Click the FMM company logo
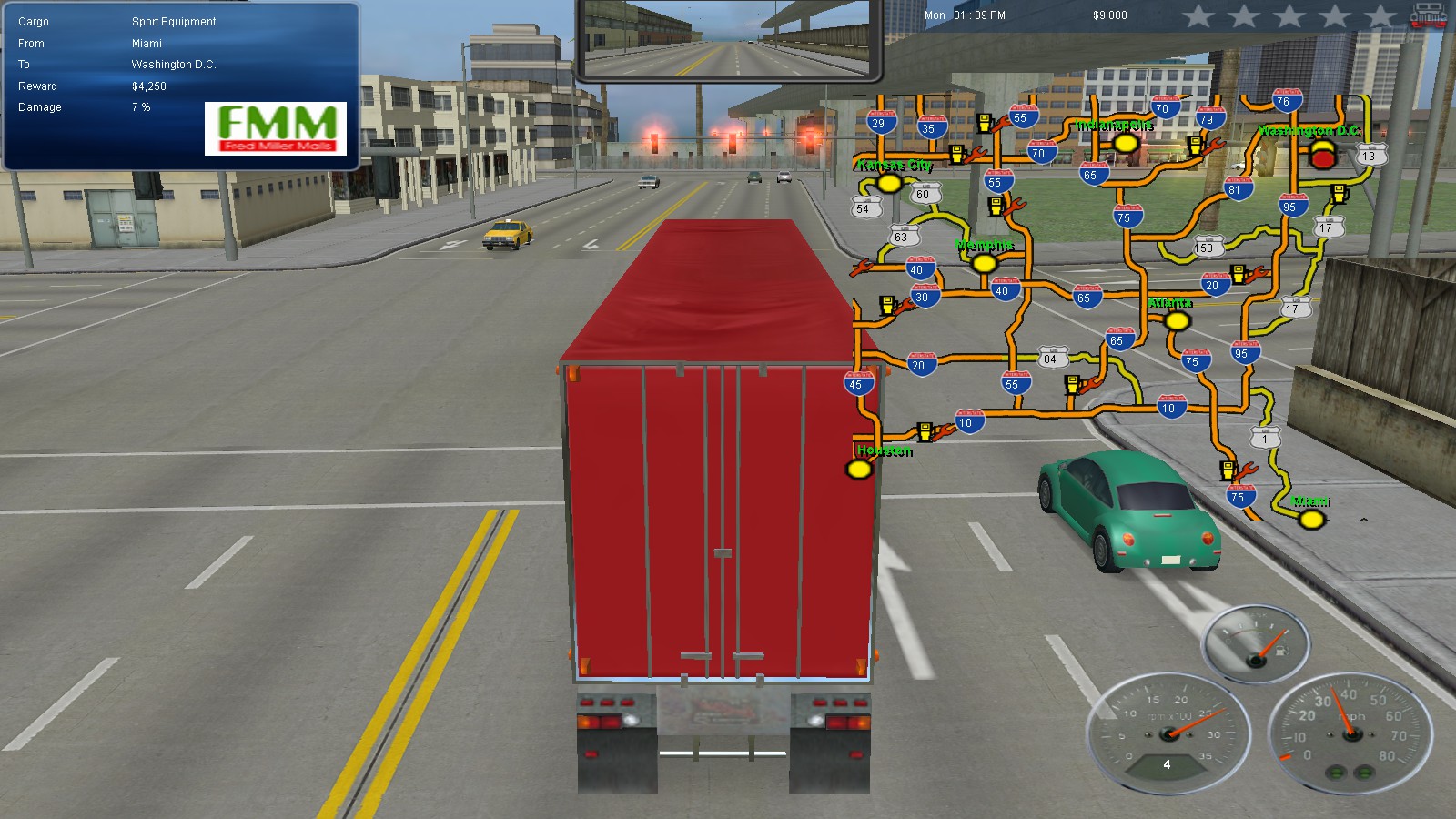This screenshot has width=1456, height=819. tap(275, 127)
